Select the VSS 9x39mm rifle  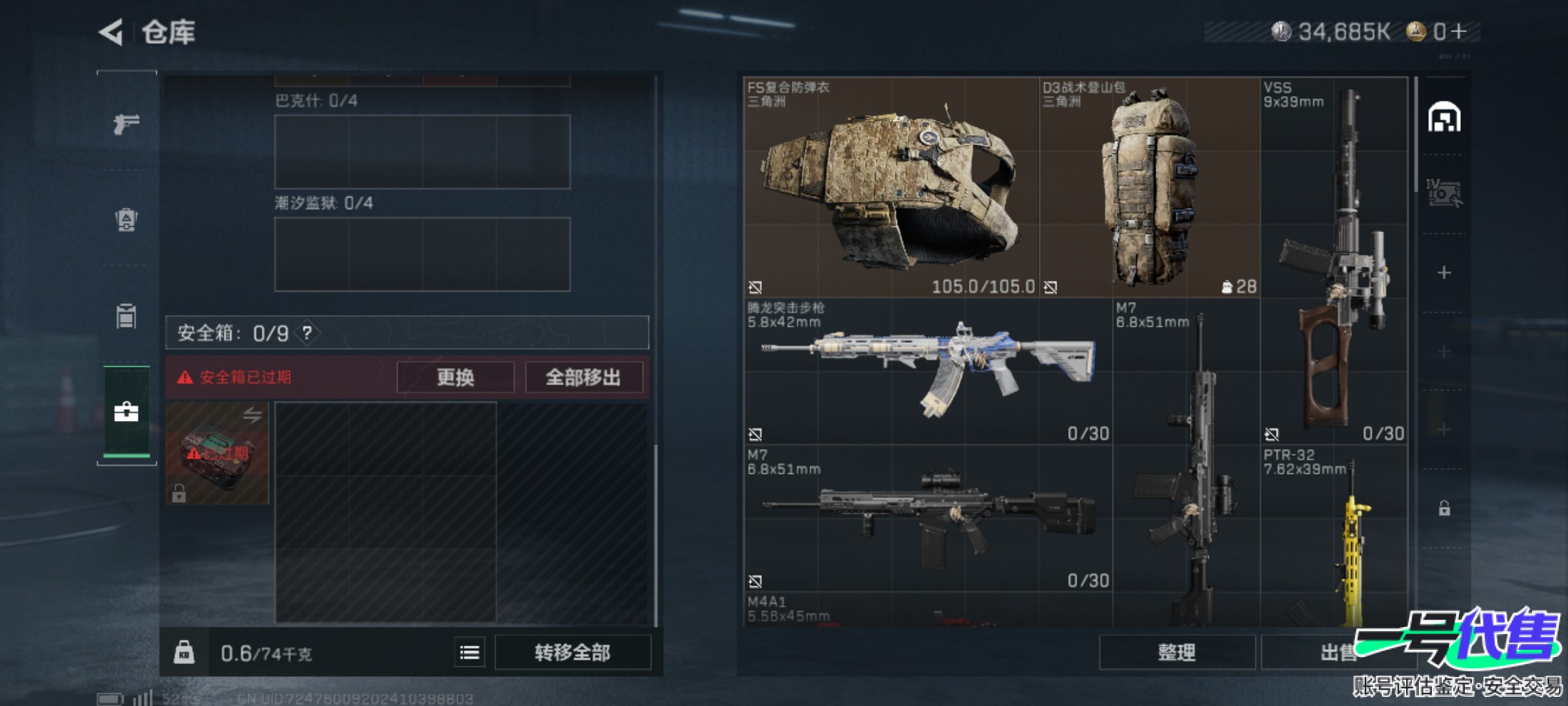[x=1334, y=260]
